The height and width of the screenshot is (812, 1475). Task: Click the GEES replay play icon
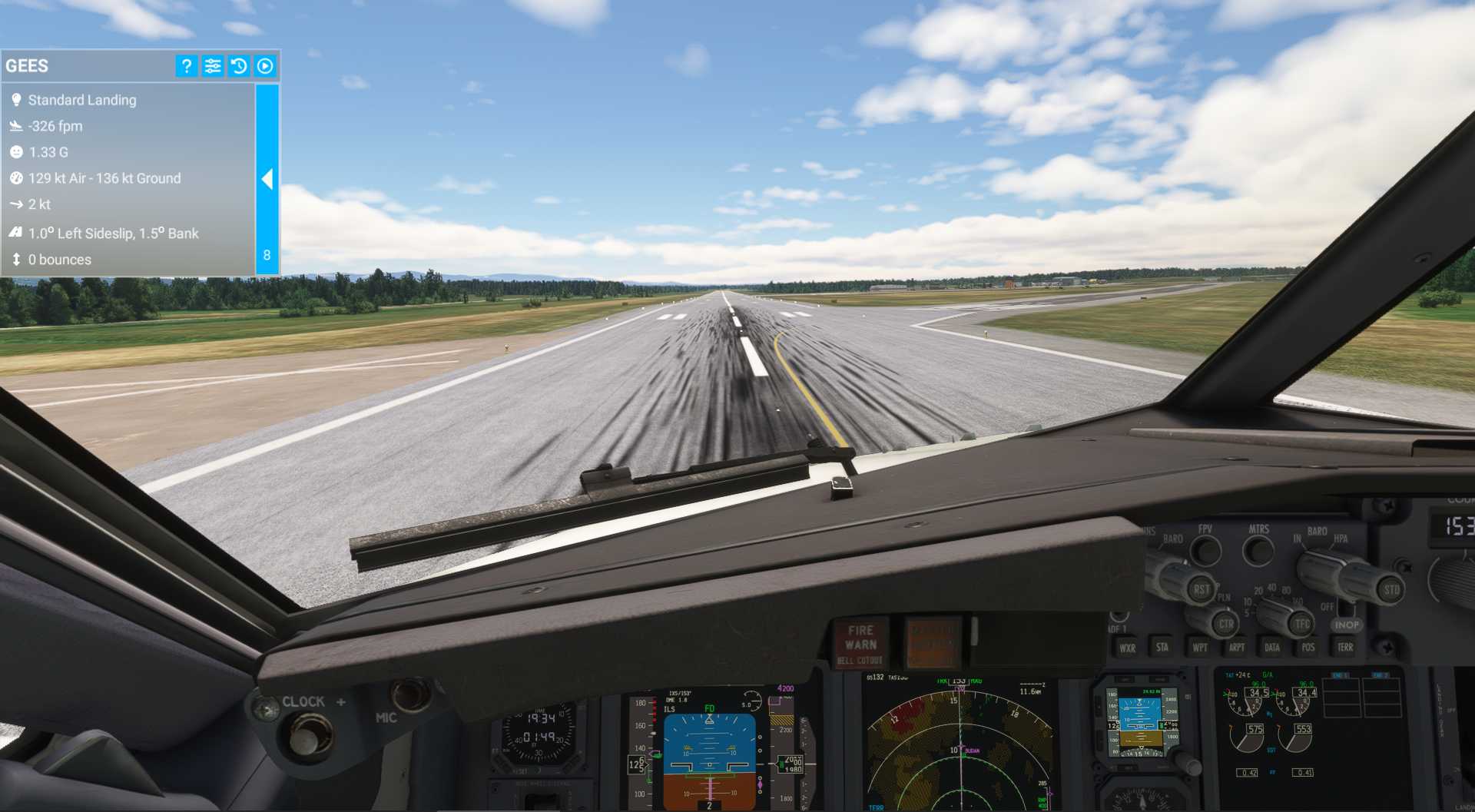[x=264, y=66]
